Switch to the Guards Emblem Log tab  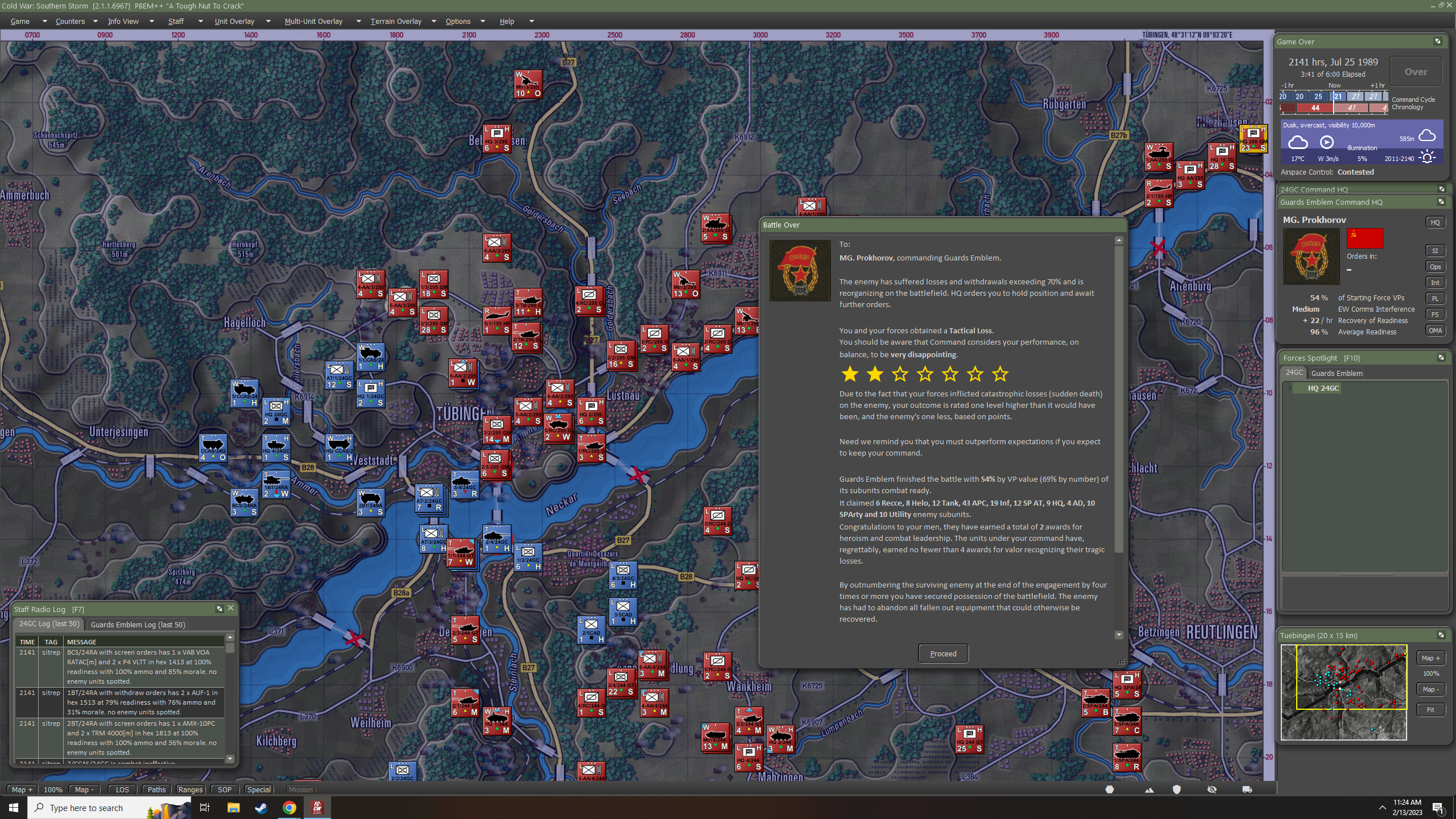click(138, 624)
